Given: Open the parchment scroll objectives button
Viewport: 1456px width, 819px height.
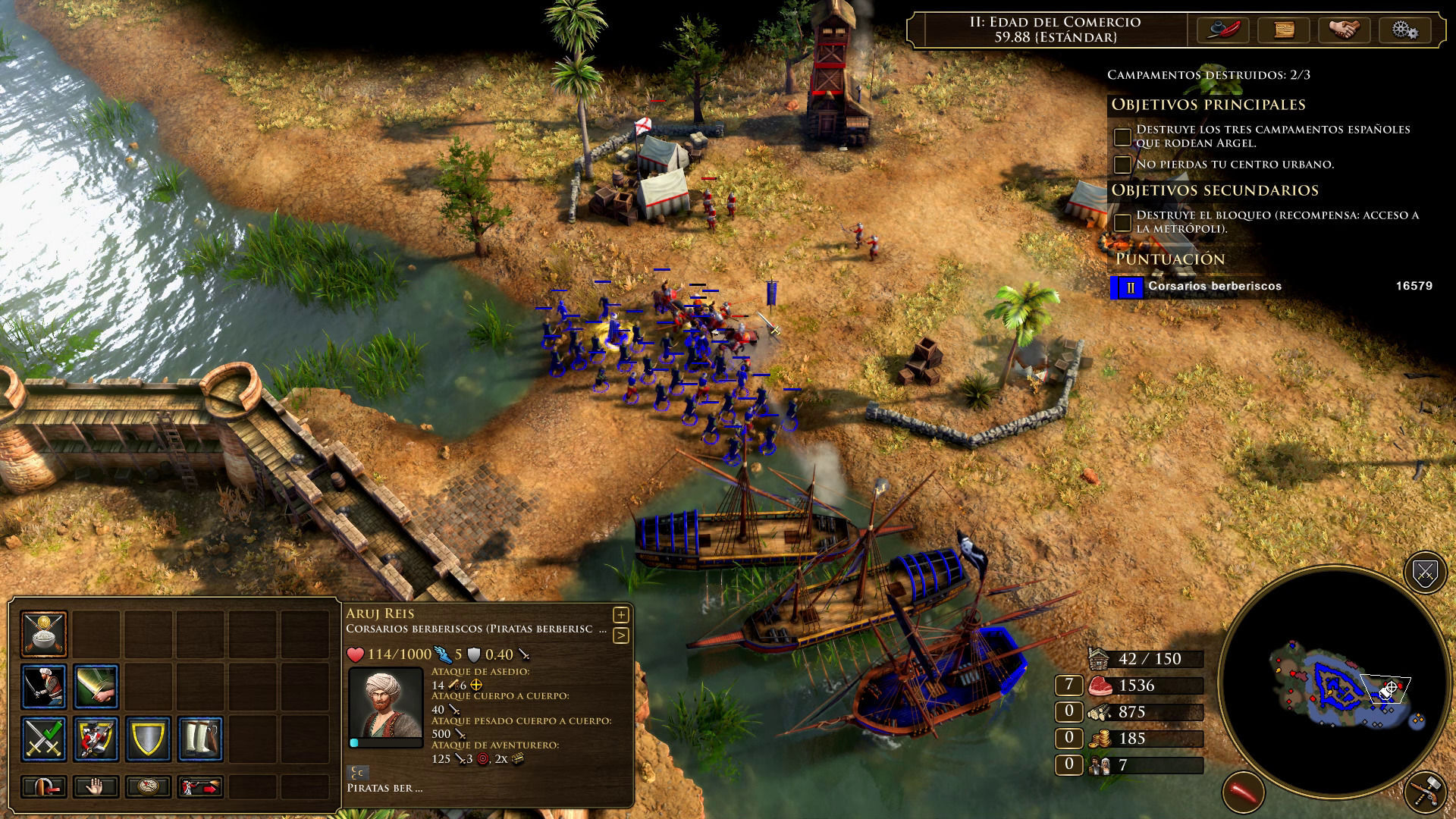Looking at the screenshot, I should (x=1283, y=30).
